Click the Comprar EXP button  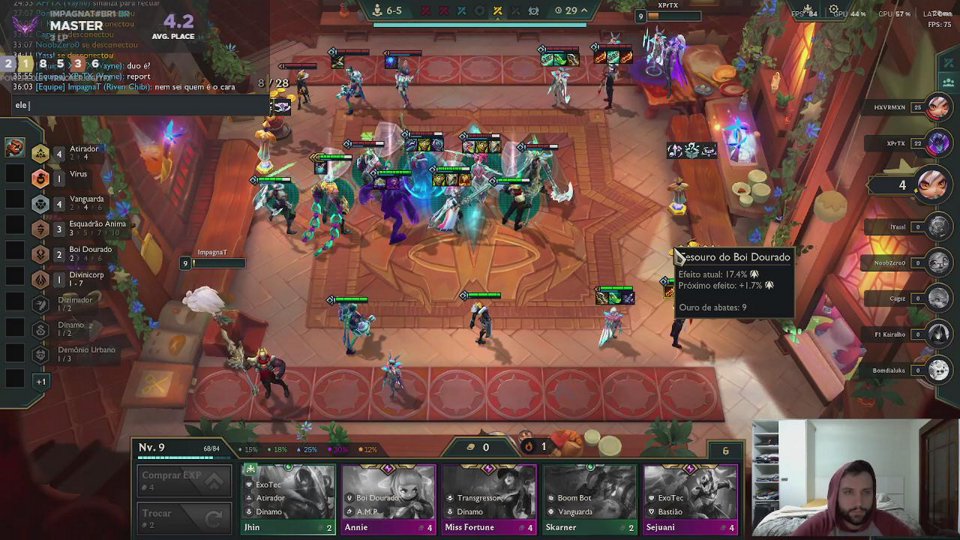click(x=184, y=481)
